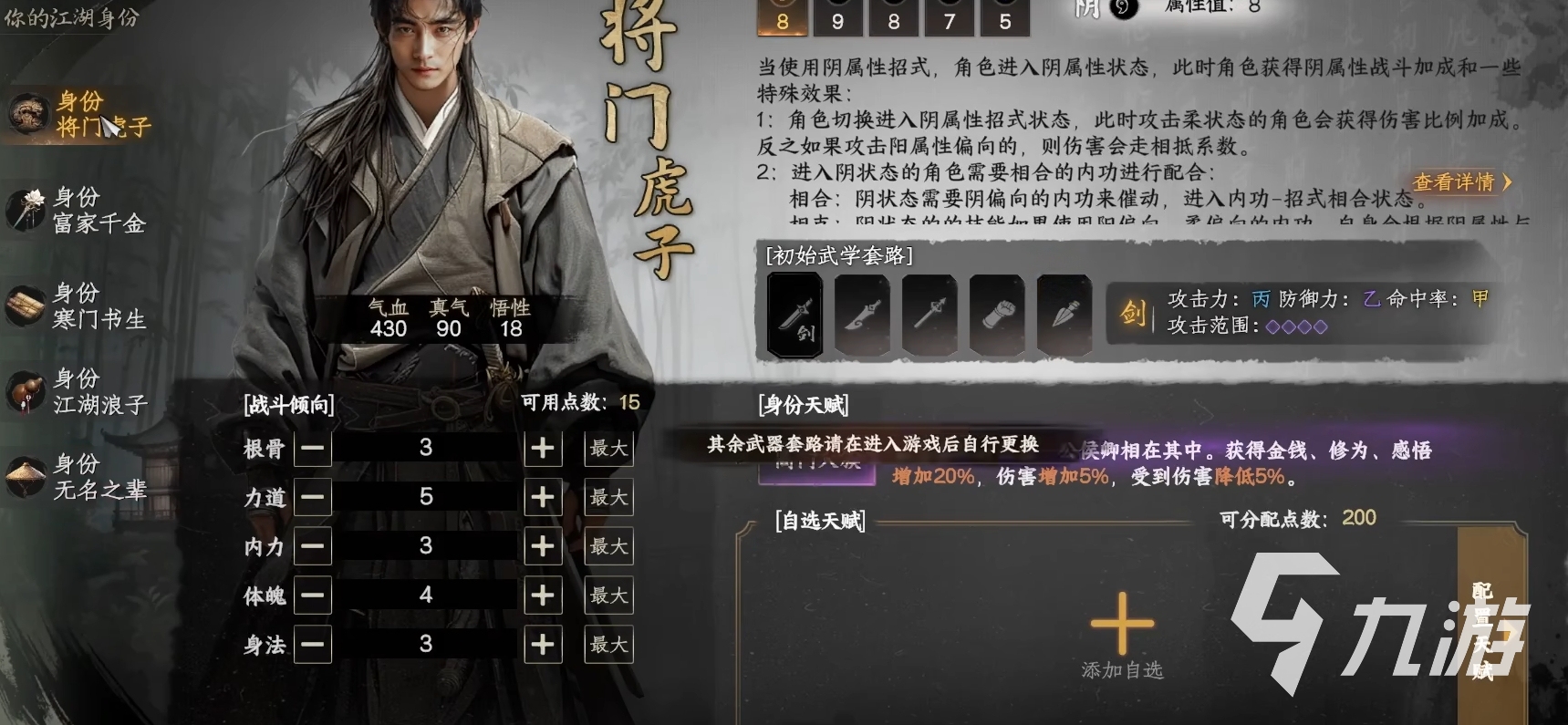Screen dimensions: 1568x725
Task: Increase 力道 with the plus stepper
Action: click(544, 497)
